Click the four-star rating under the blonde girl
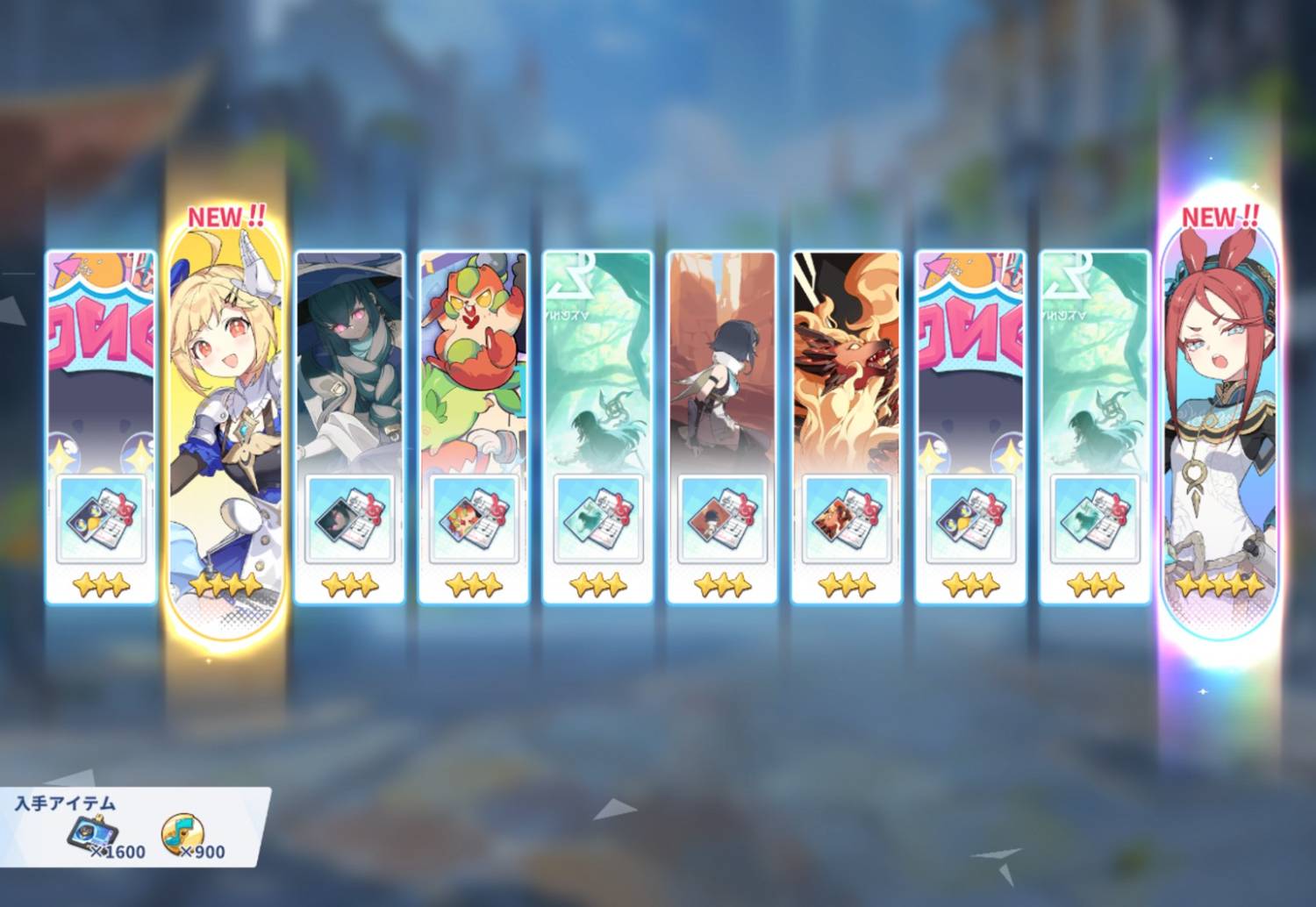The image size is (1316, 907). (224, 586)
